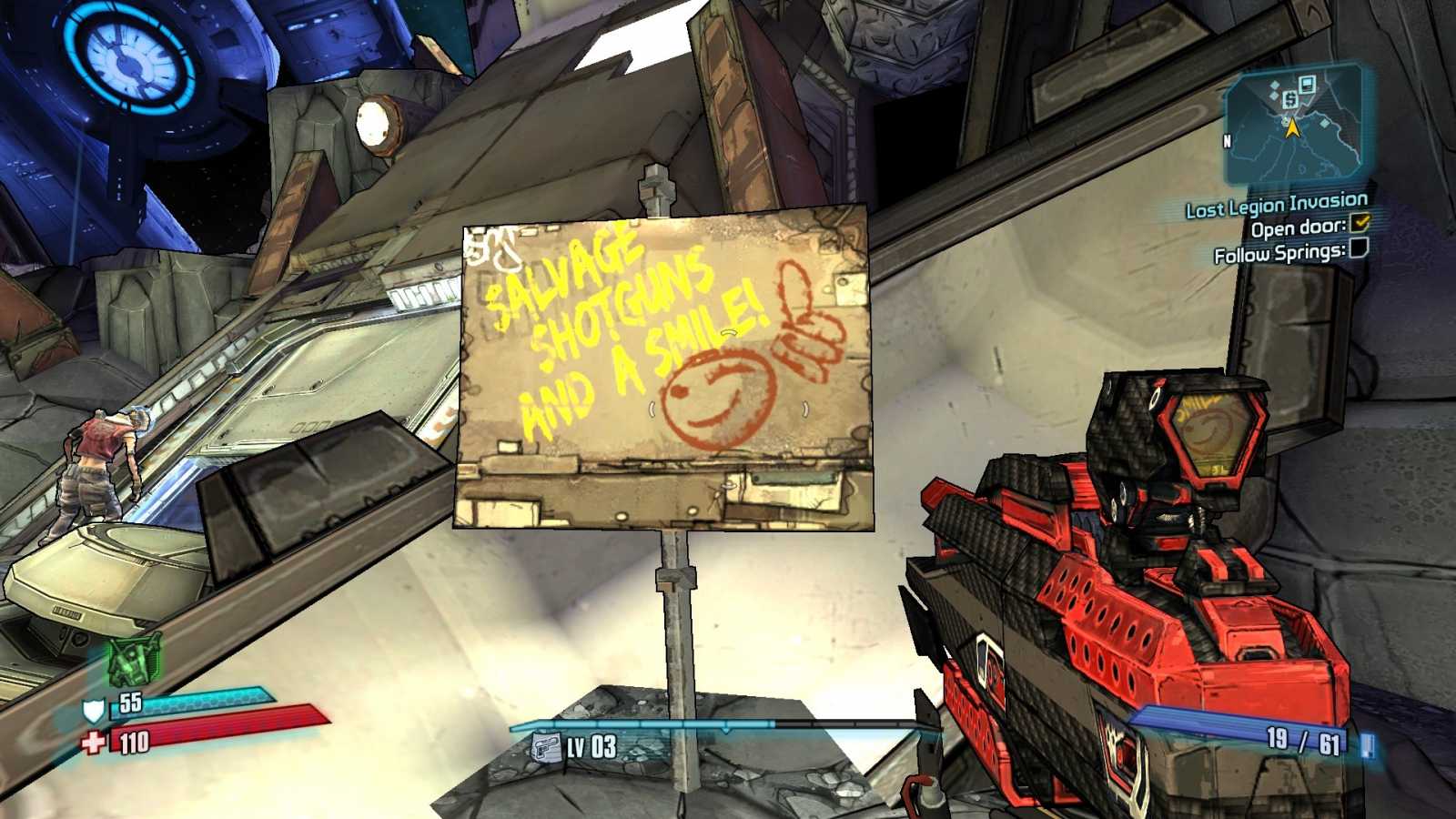Select the pistol icon next to LV 03
1456x819 pixels.
pos(546,746)
